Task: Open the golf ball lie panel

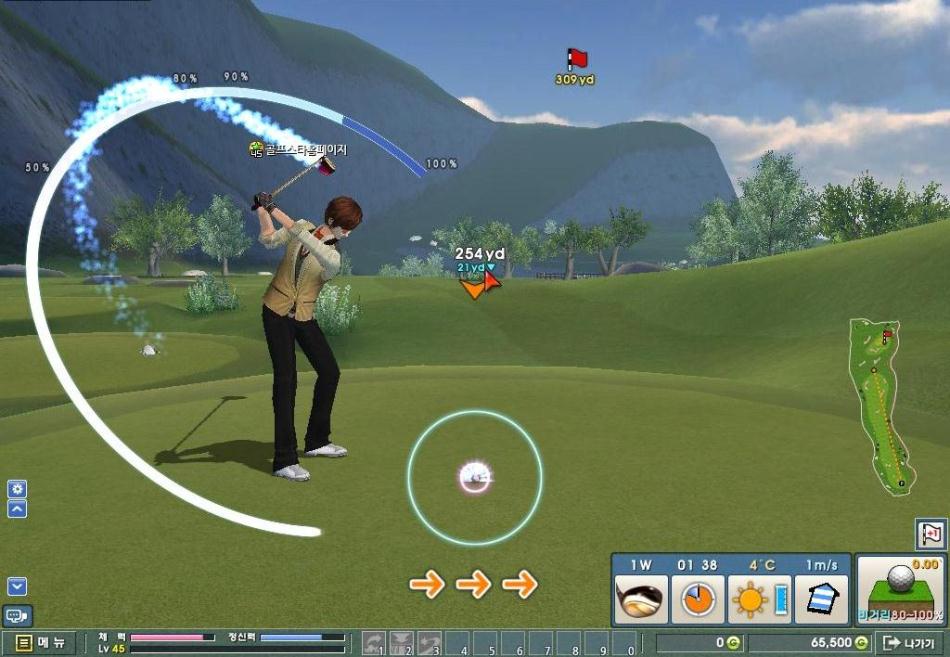Action: [901, 590]
